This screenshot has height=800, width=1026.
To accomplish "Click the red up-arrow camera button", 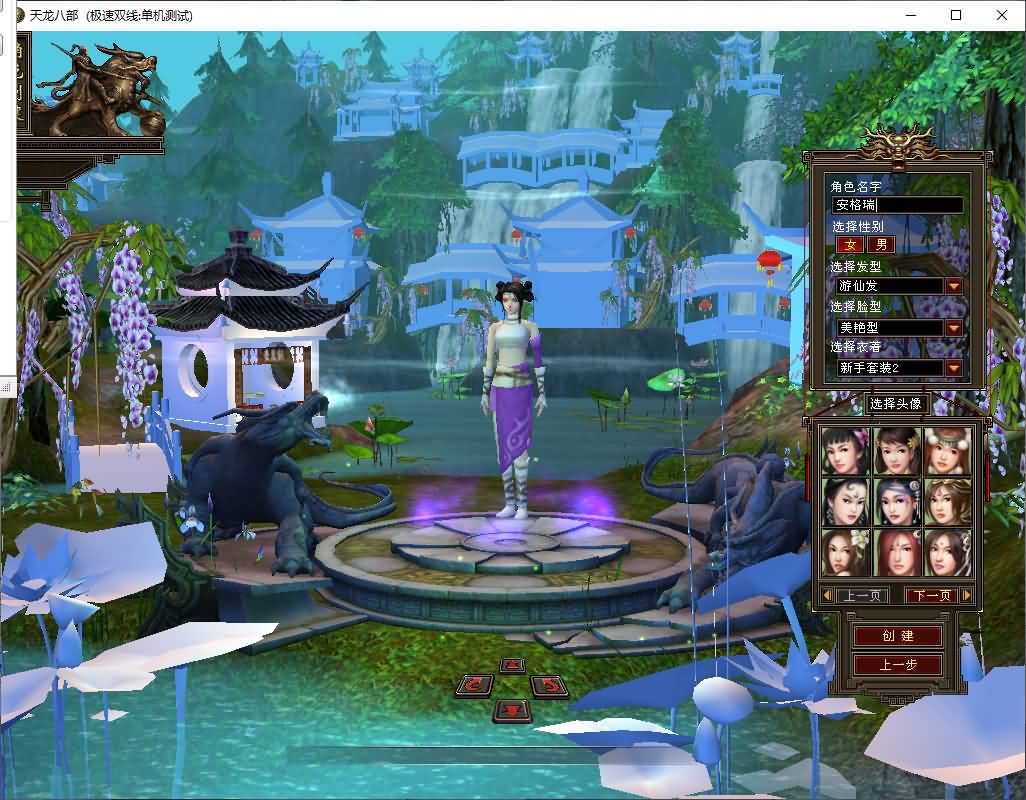I will (x=512, y=665).
